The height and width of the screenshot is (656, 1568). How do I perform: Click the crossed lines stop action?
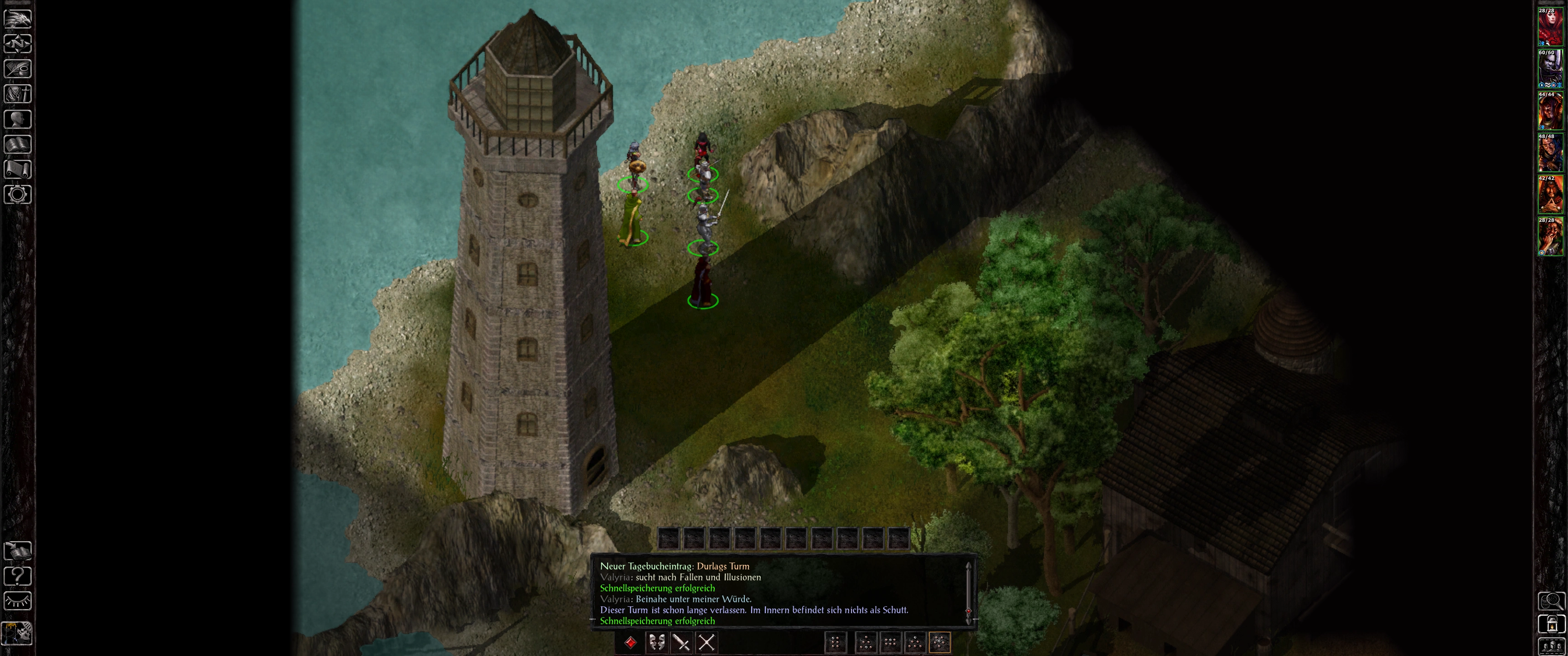[706, 643]
